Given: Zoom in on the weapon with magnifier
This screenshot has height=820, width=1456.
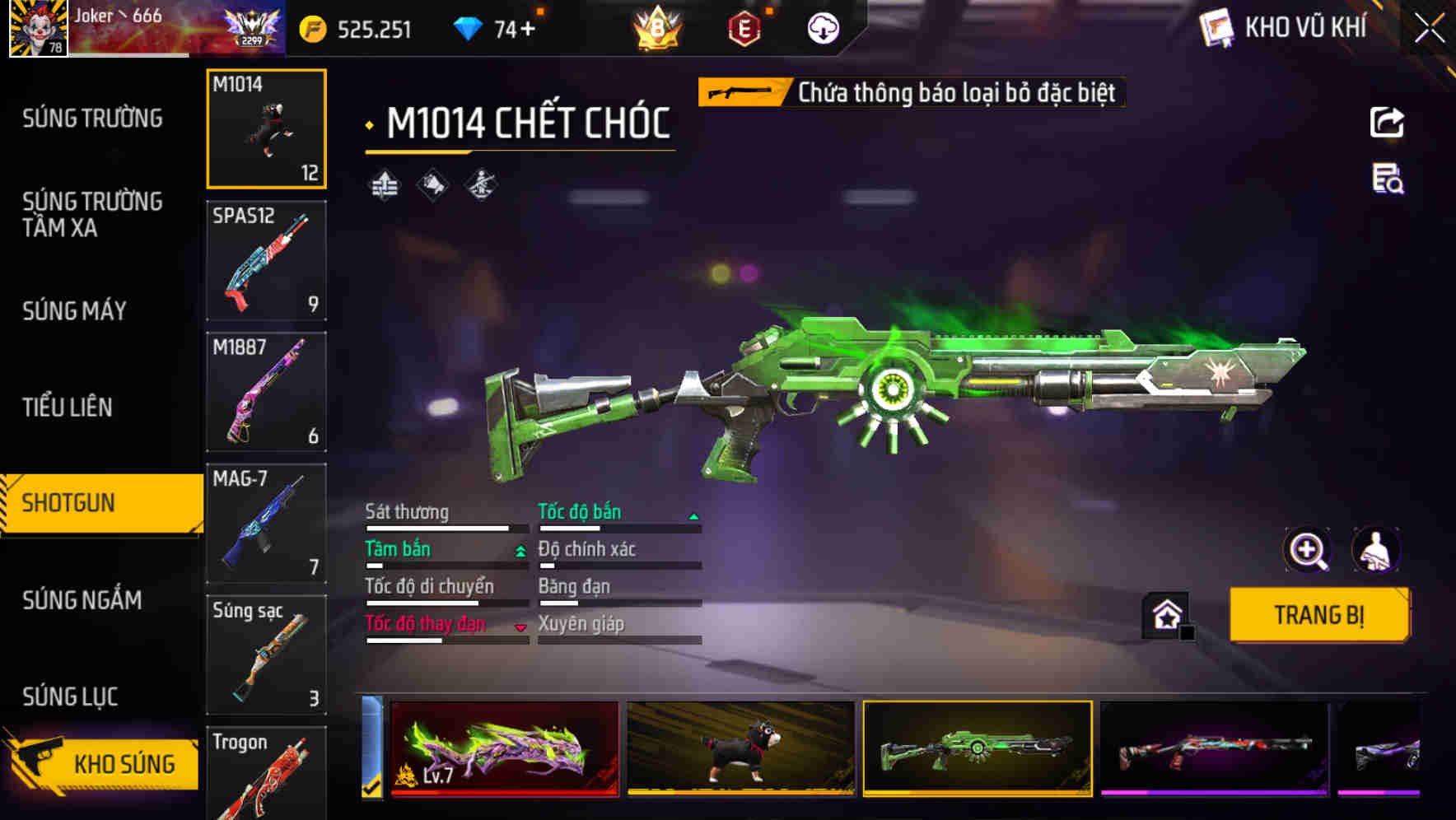Looking at the screenshot, I should (x=1307, y=550).
